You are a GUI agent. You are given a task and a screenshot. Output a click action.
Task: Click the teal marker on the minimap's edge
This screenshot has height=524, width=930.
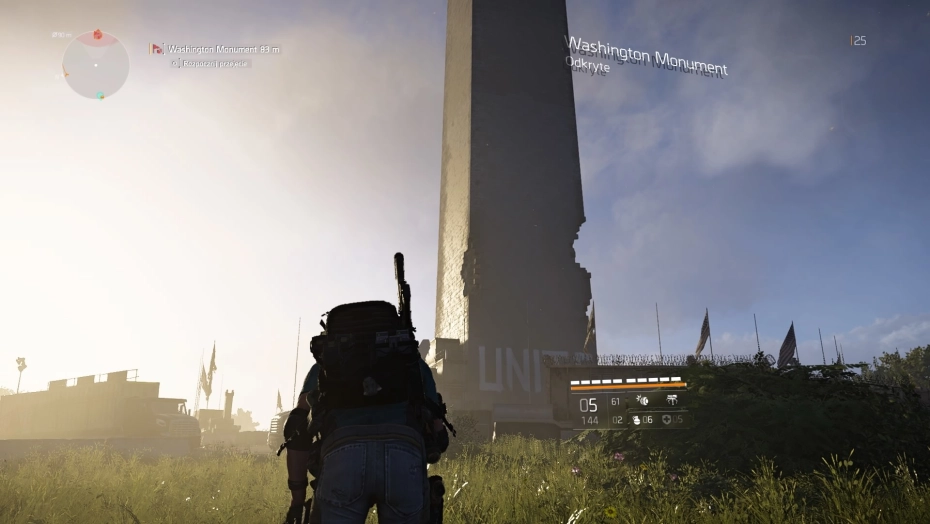pos(99,95)
